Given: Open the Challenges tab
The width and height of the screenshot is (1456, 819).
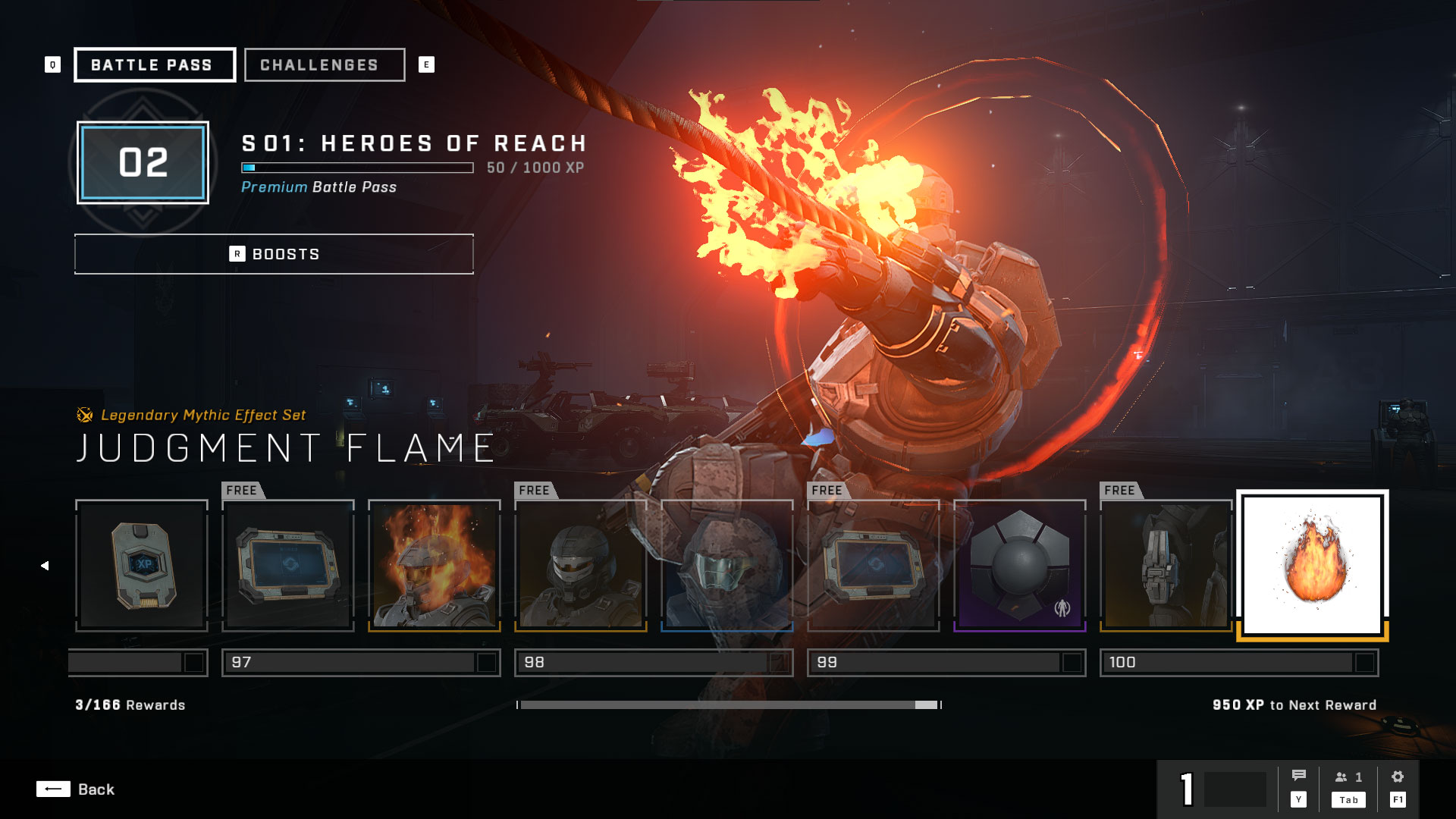Looking at the screenshot, I should [x=325, y=65].
